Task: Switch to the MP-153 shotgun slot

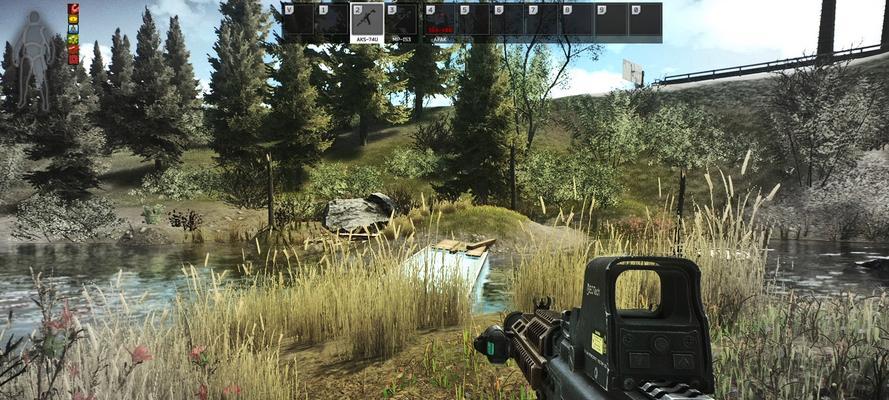Action: tap(403, 23)
